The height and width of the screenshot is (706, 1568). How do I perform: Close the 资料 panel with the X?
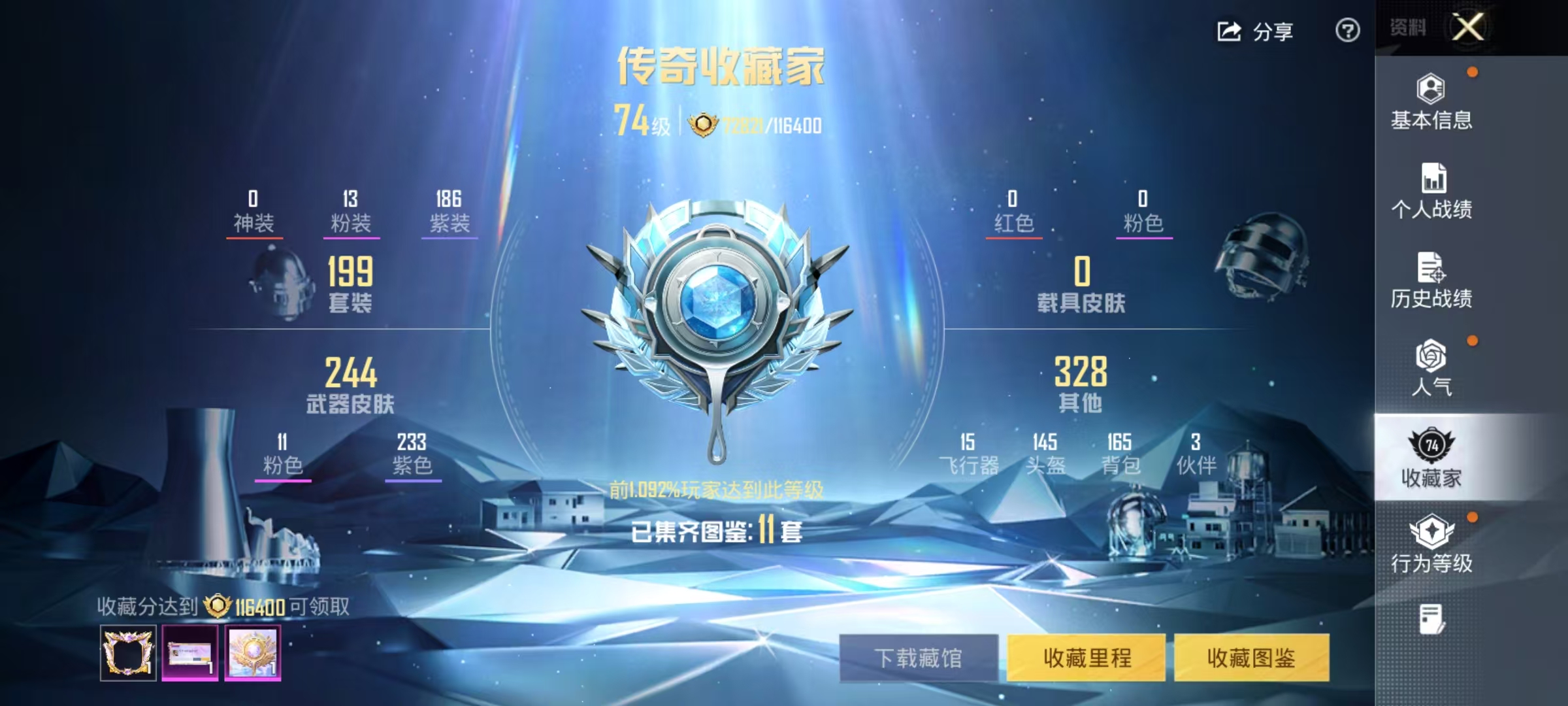tap(1468, 27)
